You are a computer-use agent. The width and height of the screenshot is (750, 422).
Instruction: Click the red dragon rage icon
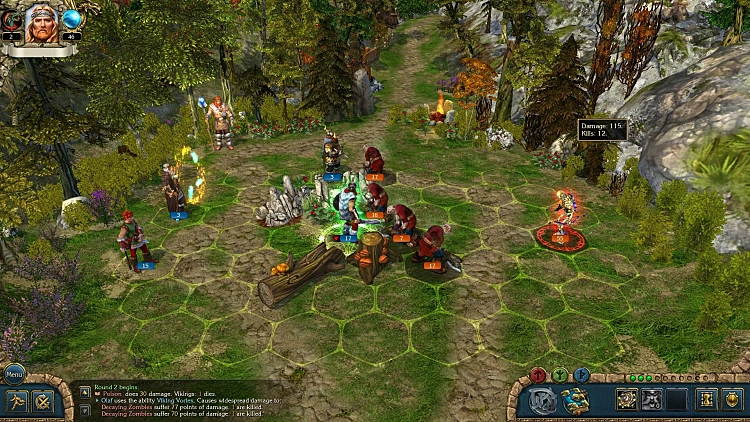tap(11, 18)
